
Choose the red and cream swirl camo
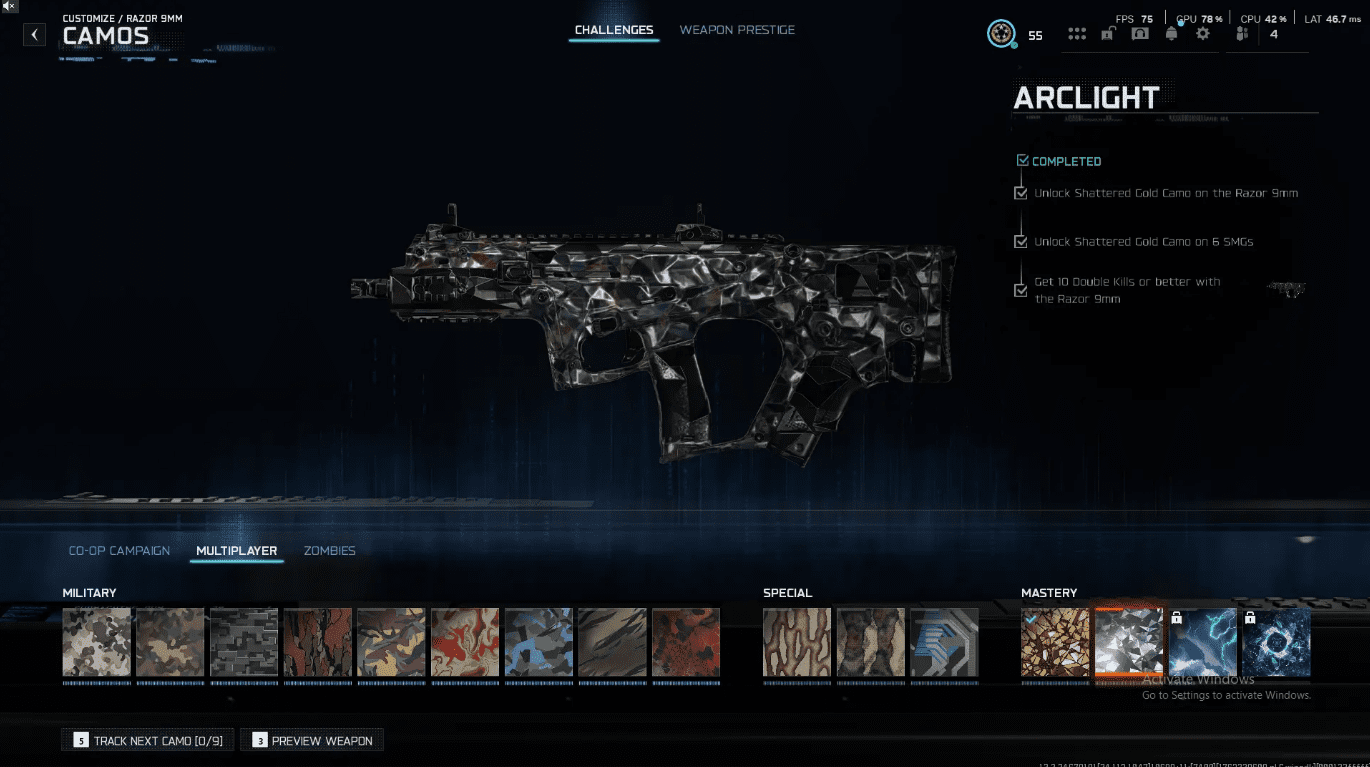pyautogui.click(x=465, y=642)
